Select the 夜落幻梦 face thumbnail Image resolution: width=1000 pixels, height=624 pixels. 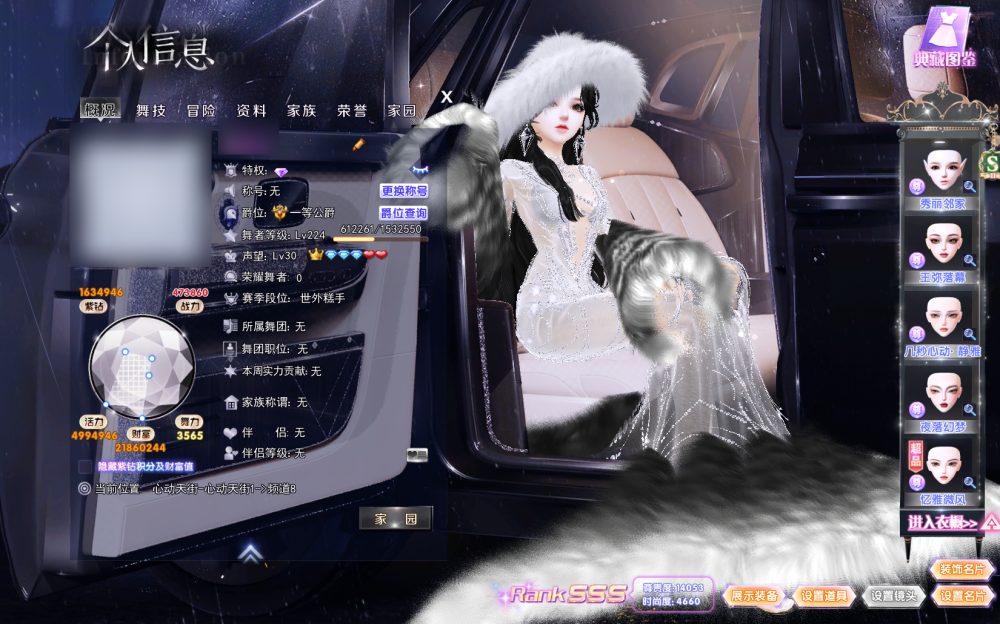pos(942,398)
